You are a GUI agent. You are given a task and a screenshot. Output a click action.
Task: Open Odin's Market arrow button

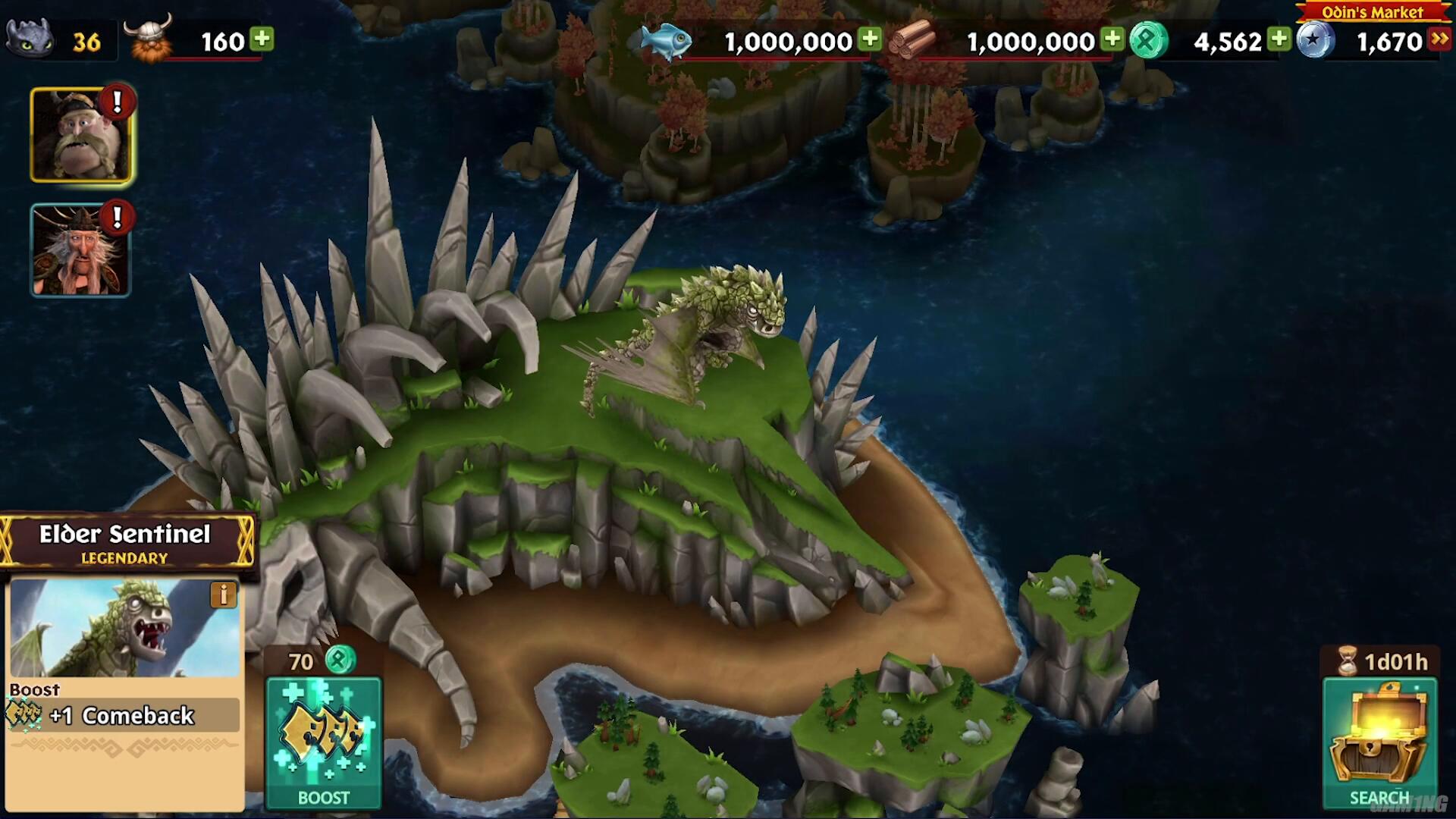1439,39
